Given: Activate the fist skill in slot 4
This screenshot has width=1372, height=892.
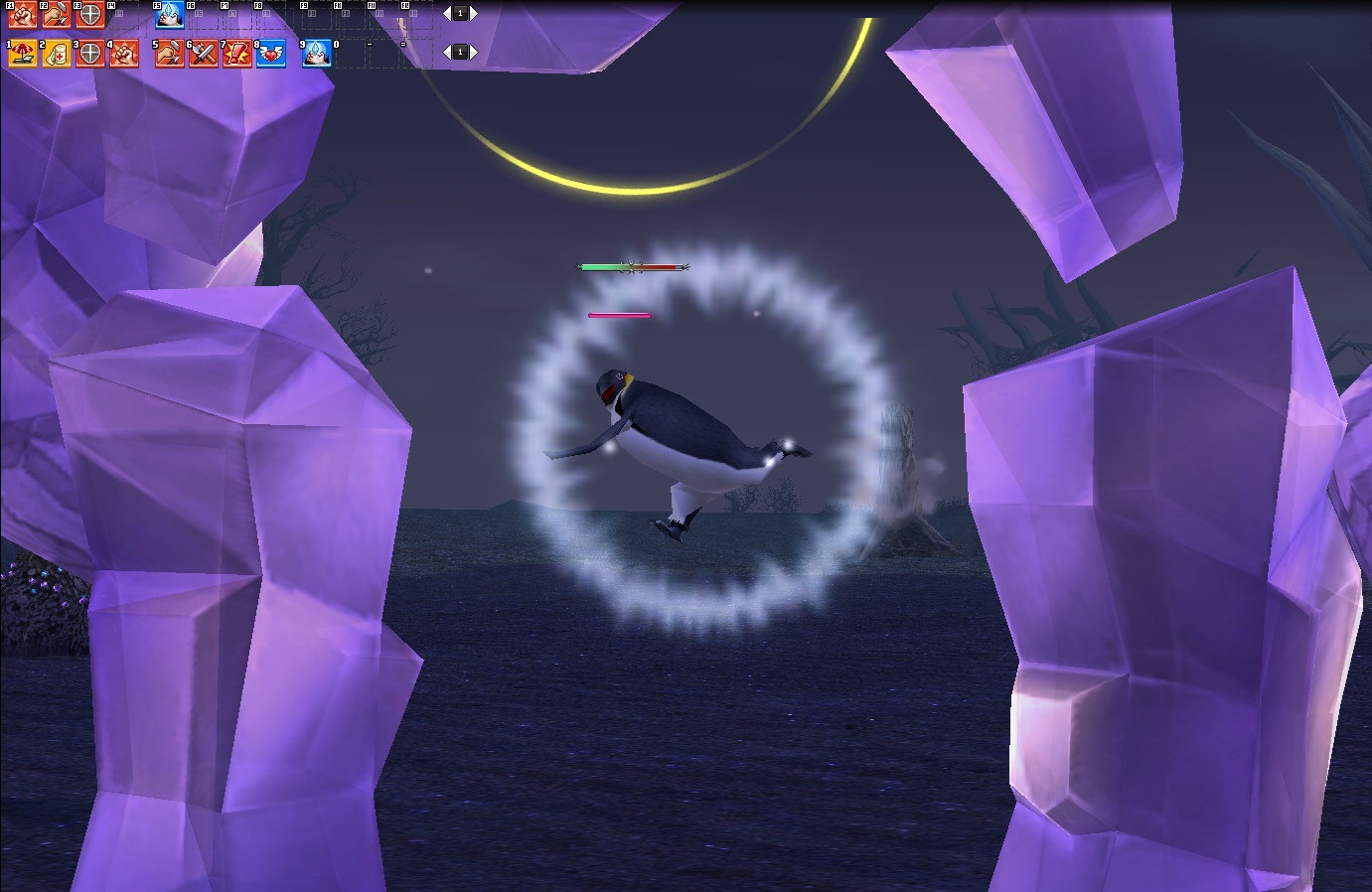Looking at the screenshot, I should 123,54.
